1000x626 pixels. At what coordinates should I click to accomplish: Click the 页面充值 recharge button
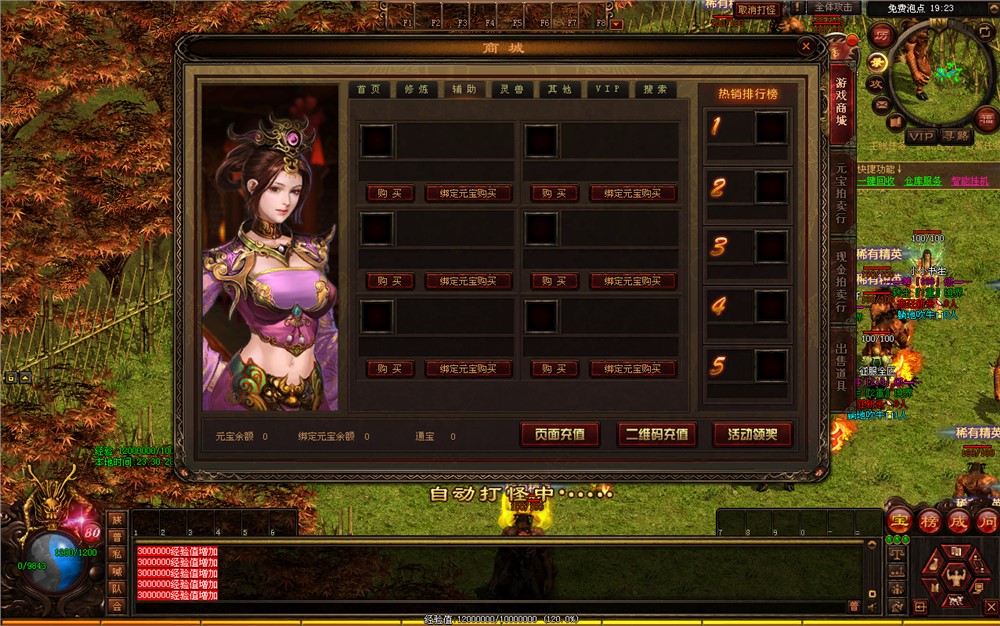click(x=560, y=434)
